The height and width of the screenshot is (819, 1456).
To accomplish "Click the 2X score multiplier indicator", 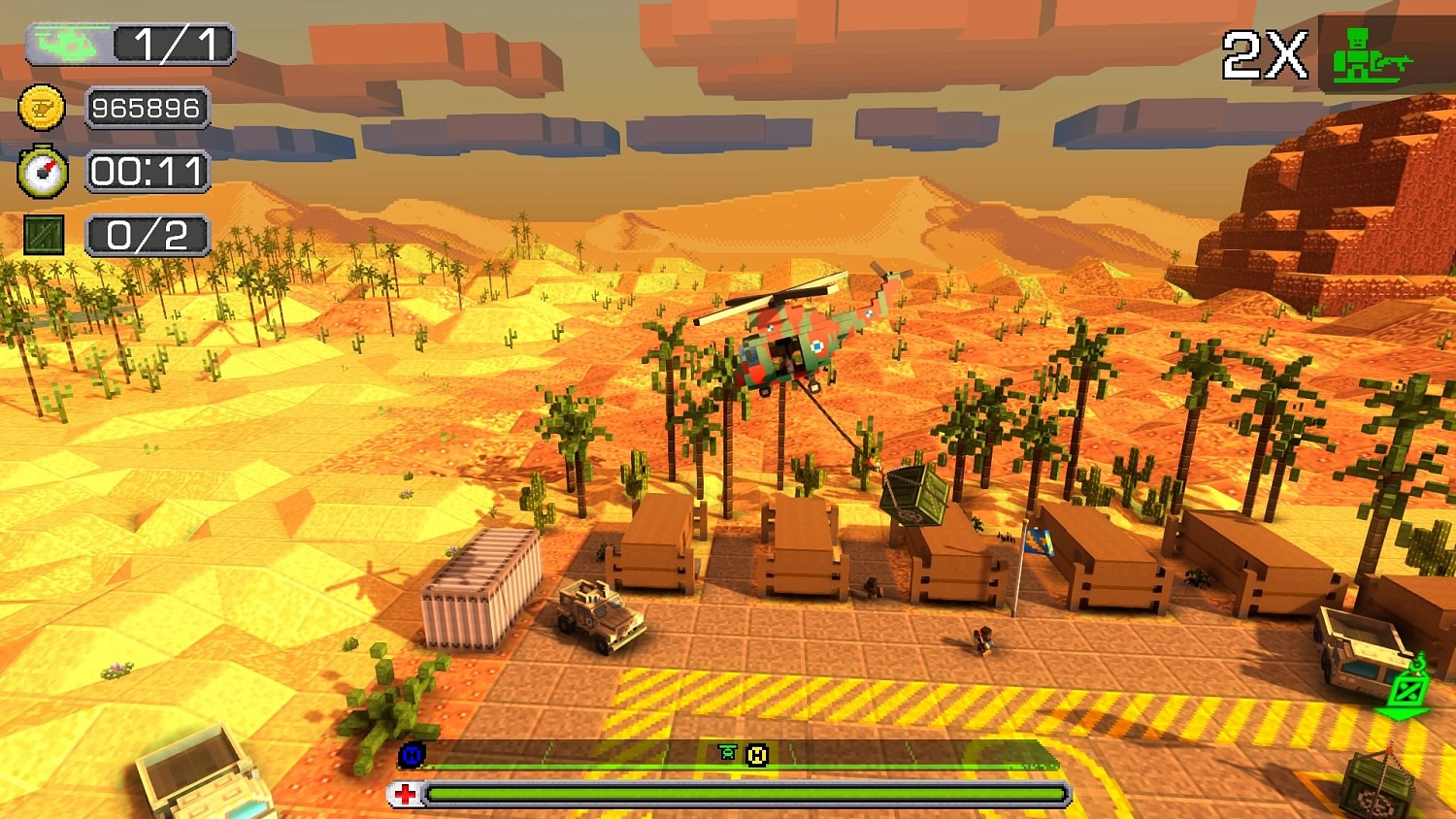I will (x=1264, y=55).
